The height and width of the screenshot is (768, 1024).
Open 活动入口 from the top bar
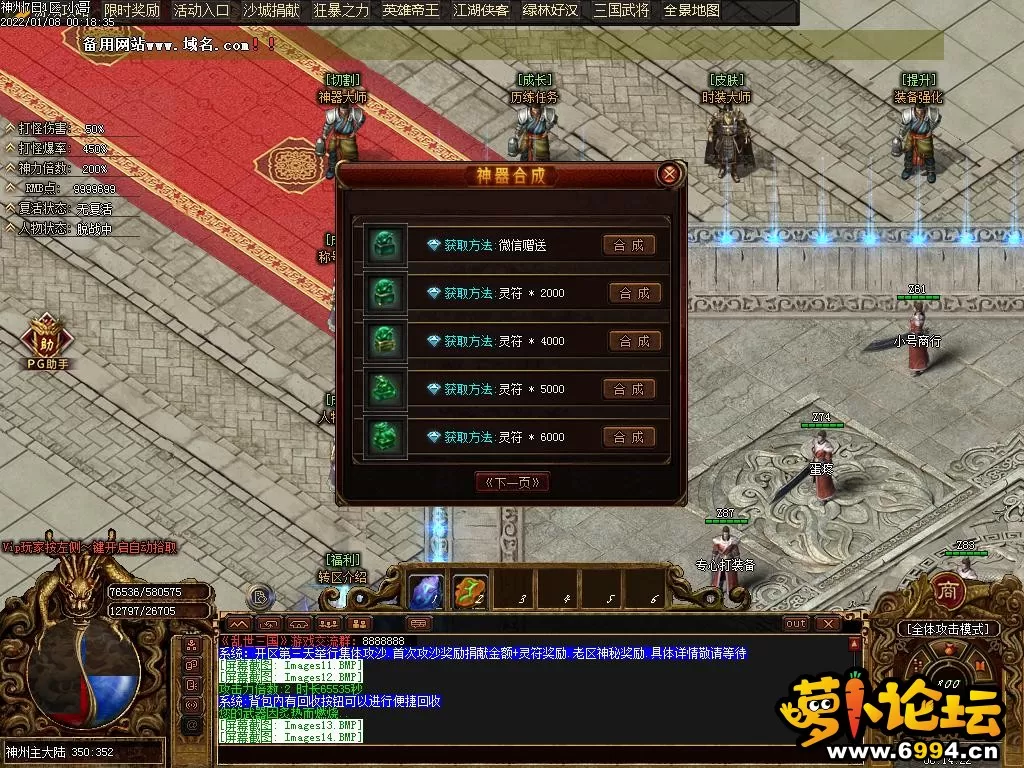[201, 11]
